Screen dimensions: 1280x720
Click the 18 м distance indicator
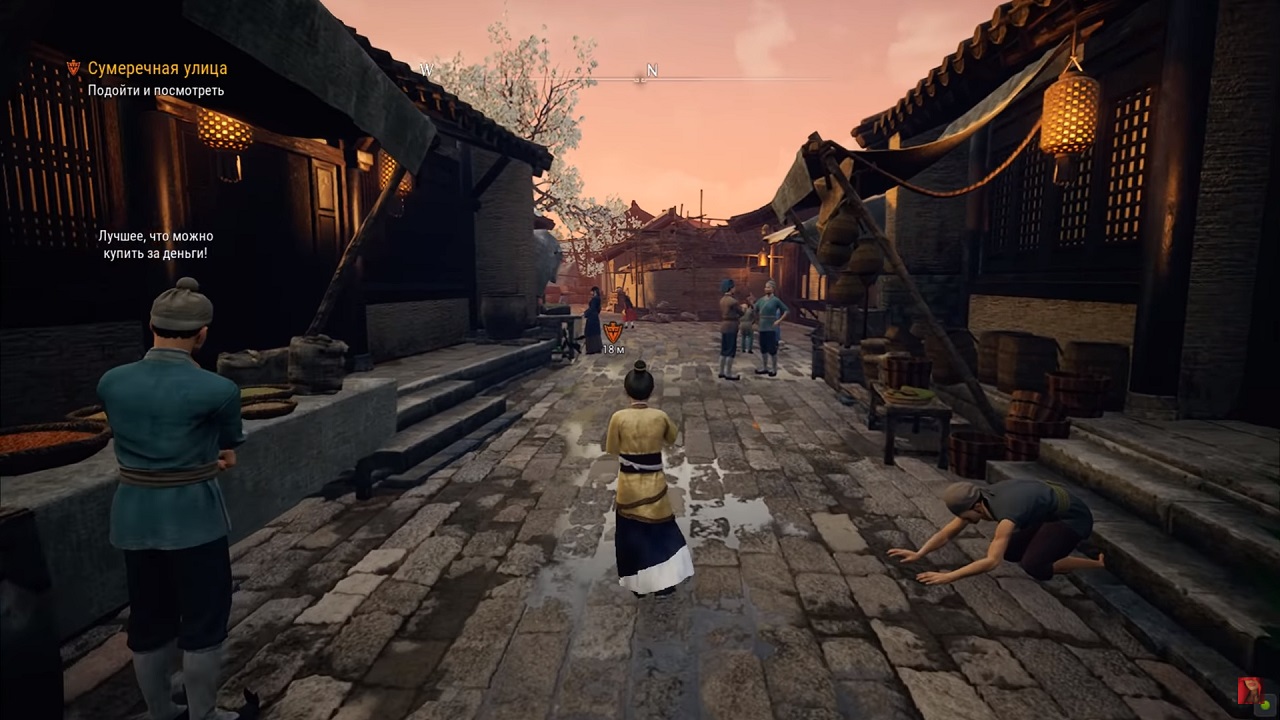pyautogui.click(x=613, y=348)
